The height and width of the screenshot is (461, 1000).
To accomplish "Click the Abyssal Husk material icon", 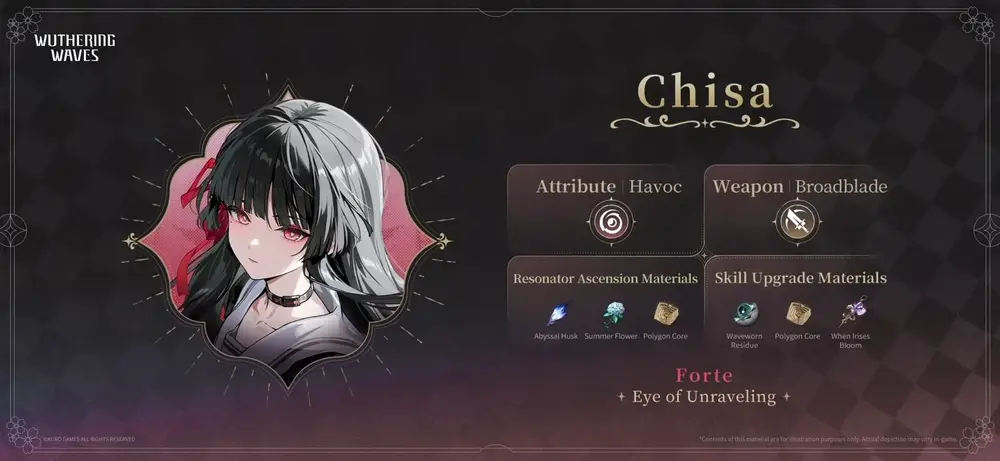I will click(x=557, y=313).
